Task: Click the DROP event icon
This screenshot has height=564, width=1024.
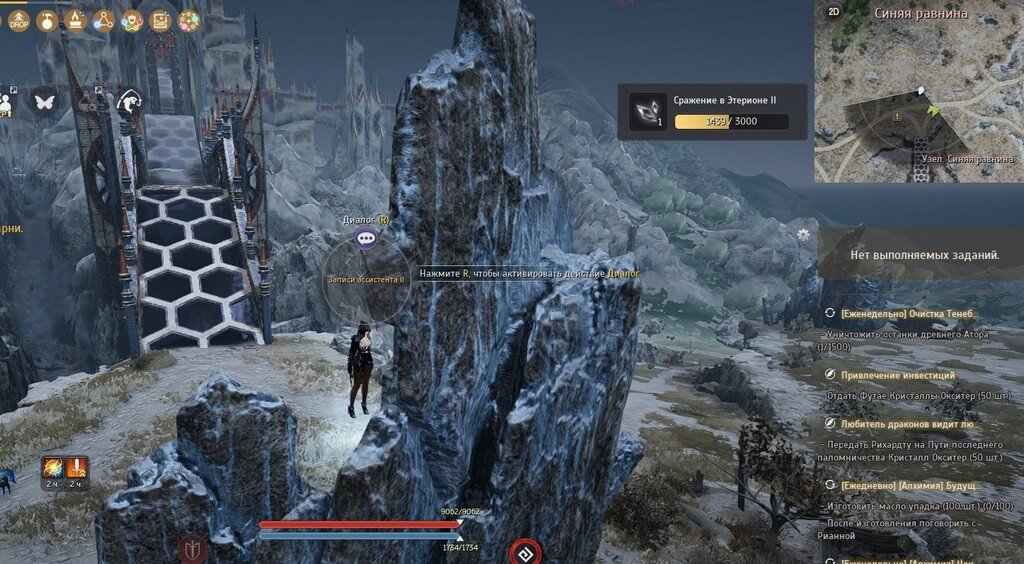Action: pos(19,20)
